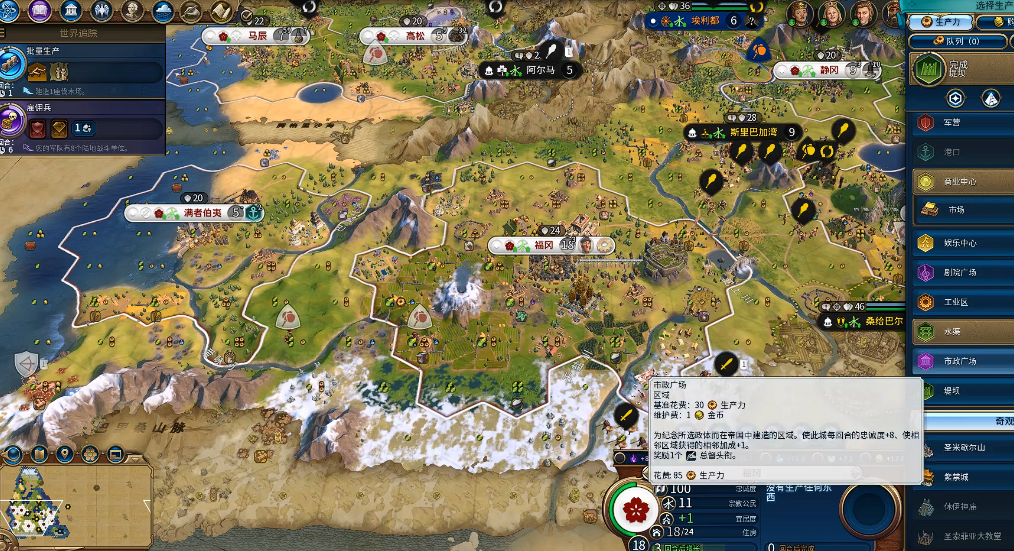Choose the 娱乐中心 district
The image size is (1014, 551).
960,243
